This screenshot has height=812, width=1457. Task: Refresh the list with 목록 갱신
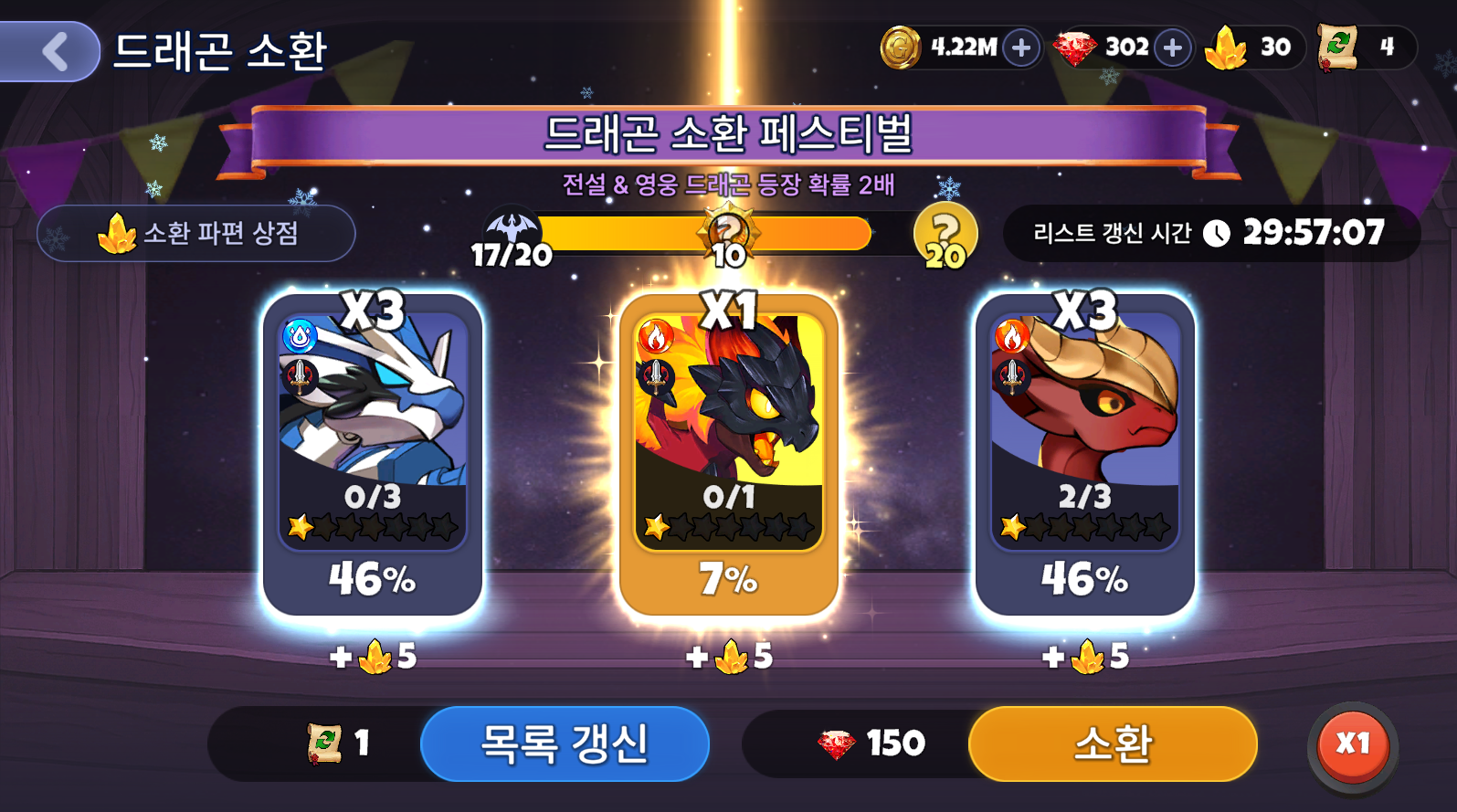click(x=565, y=743)
